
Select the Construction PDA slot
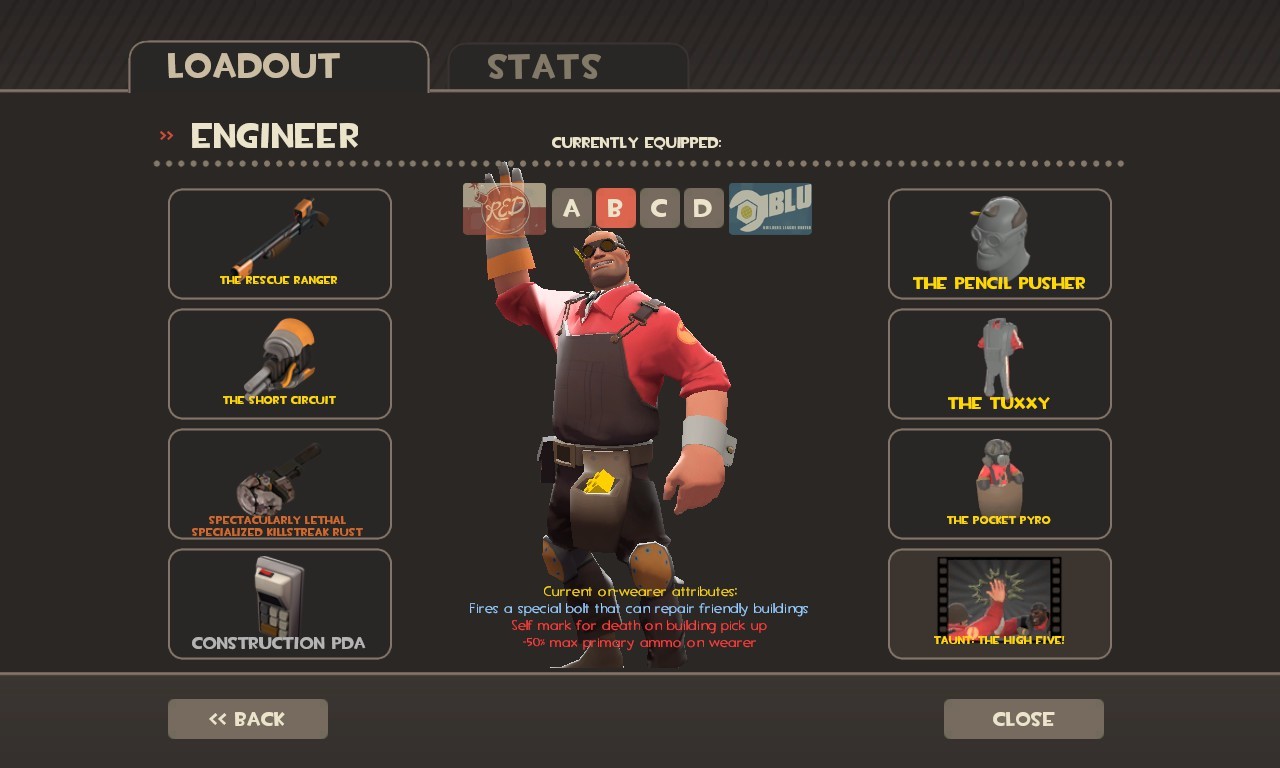(279, 603)
